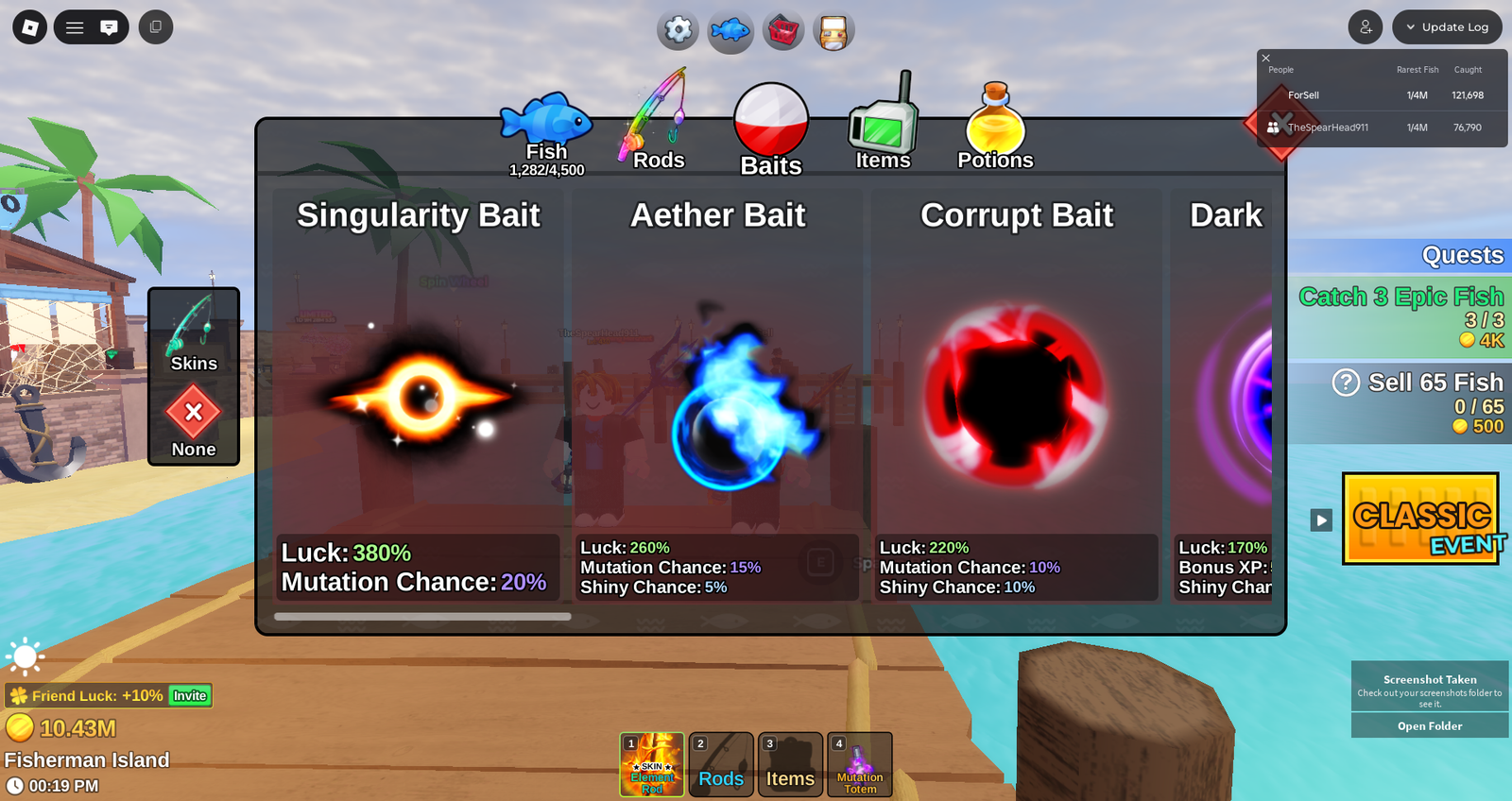Select the Element Rod hotbar slot
Screen dimensions: 1512x801
point(652,765)
